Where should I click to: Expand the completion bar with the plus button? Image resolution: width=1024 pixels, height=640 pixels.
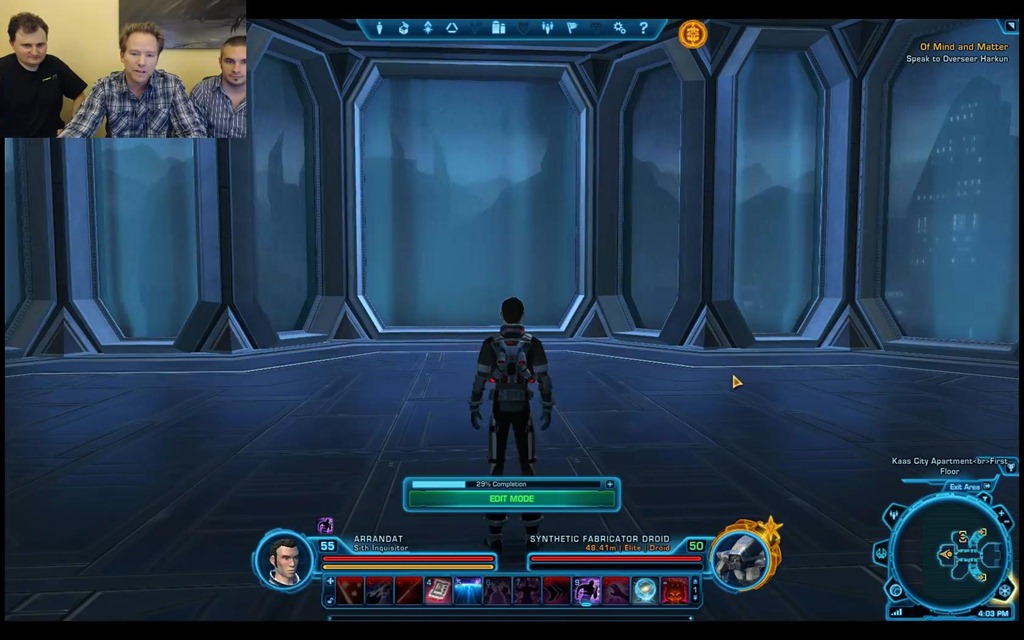point(610,484)
